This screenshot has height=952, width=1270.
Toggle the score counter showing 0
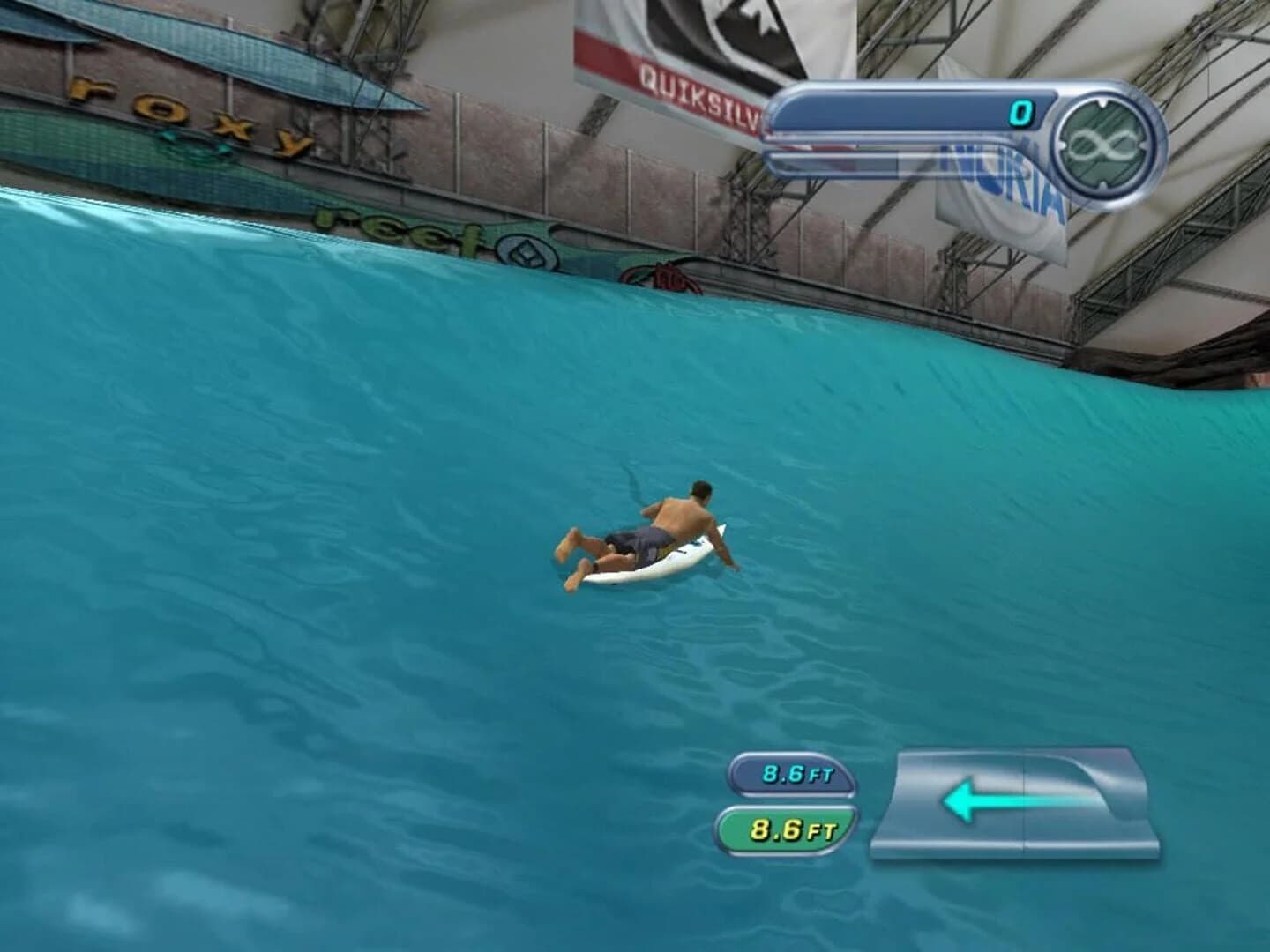[x=1020, y=111]
